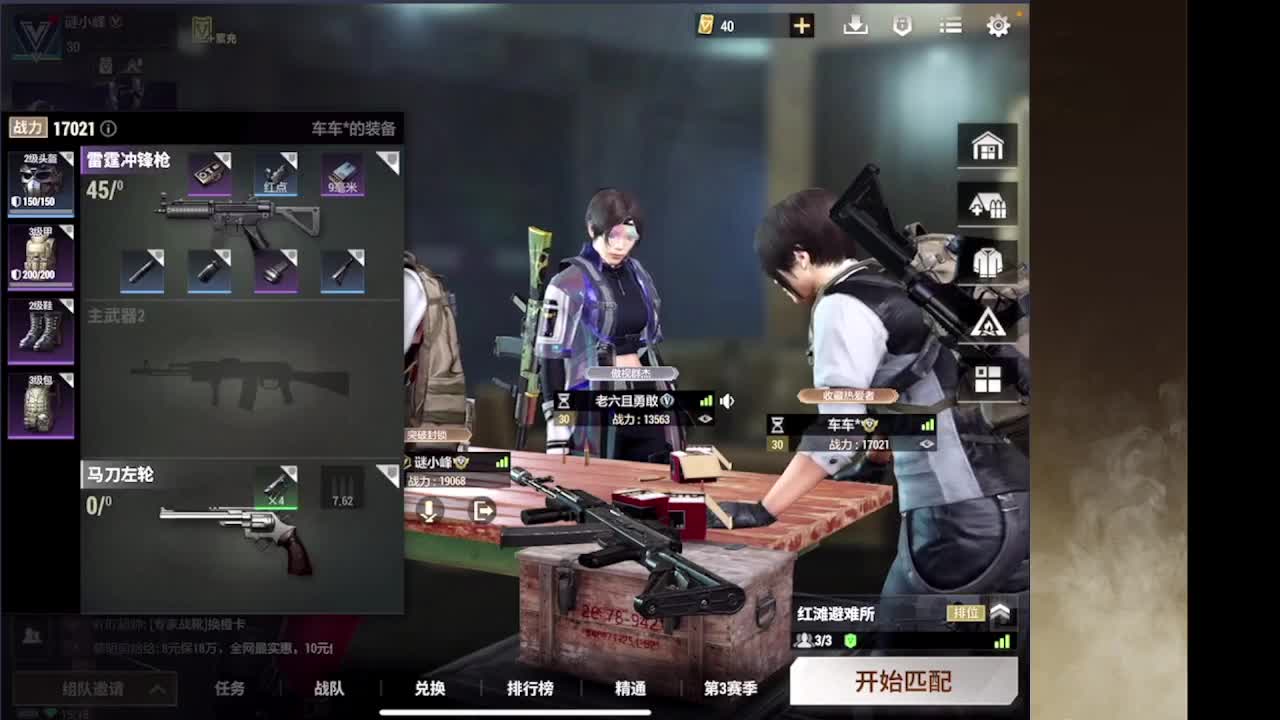Image resolution: width=1280 pixels, height=720 pixels.
Task: Open the Settings gear in top bar
Action: 998,26
